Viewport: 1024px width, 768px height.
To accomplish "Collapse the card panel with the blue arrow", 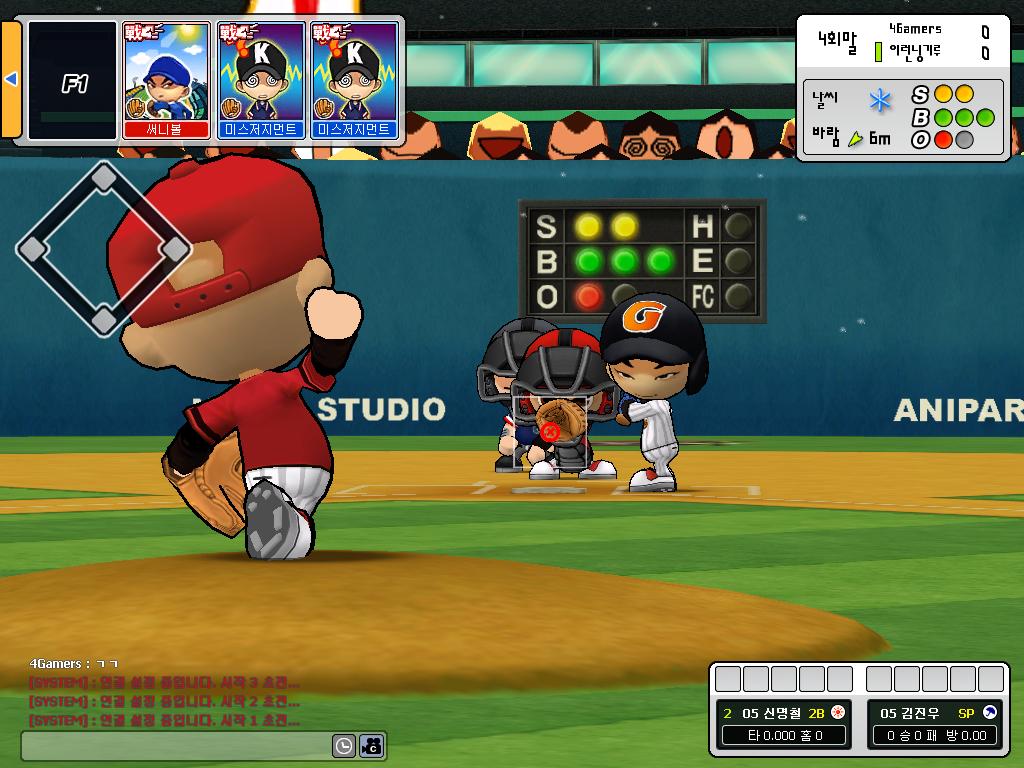I will point(11,79).
